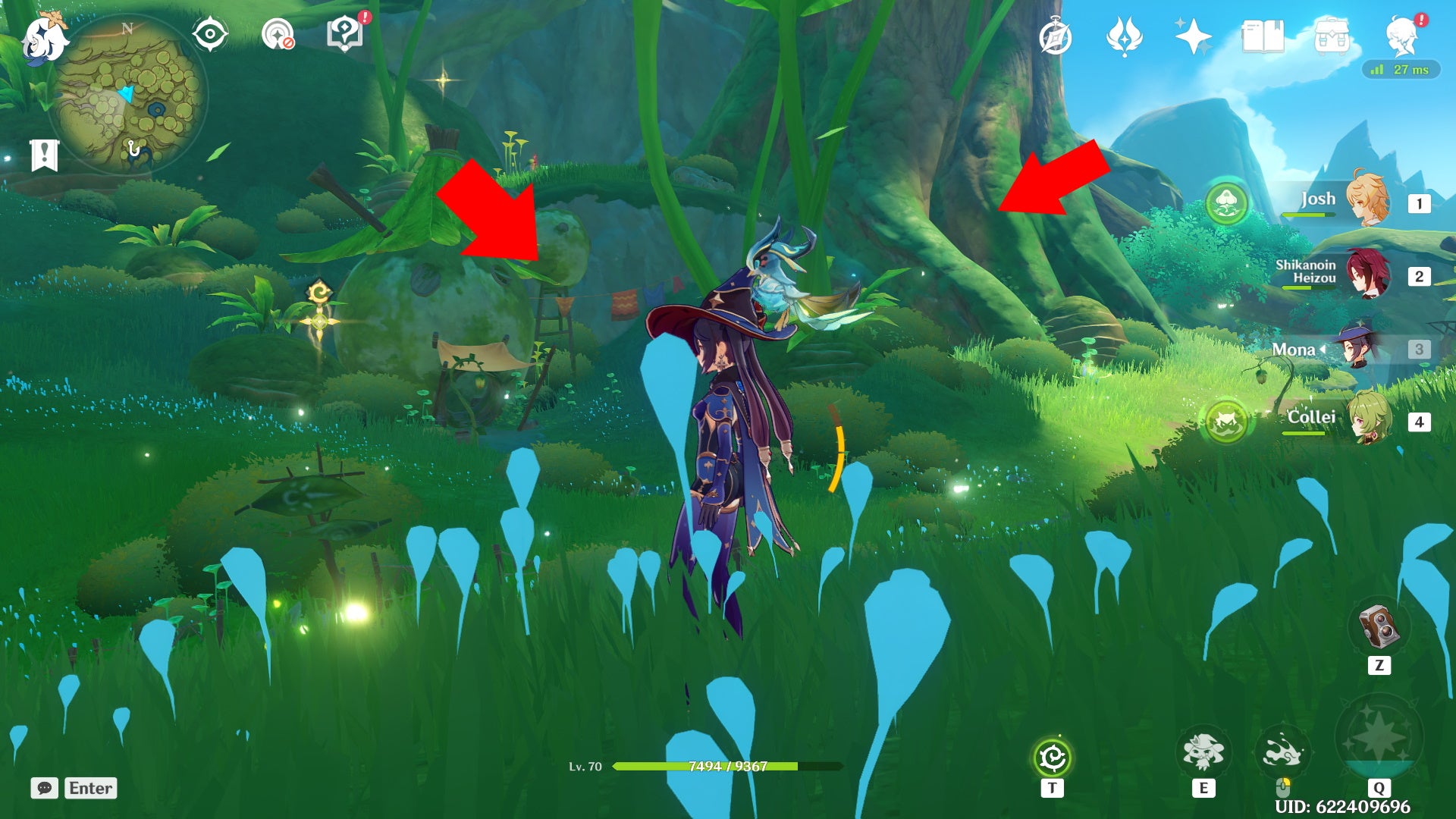Image resolution: width=1456 pixels, height=819 pixels.
Task: Open the Events sparkle icon
Action: tap(1193, 34)
